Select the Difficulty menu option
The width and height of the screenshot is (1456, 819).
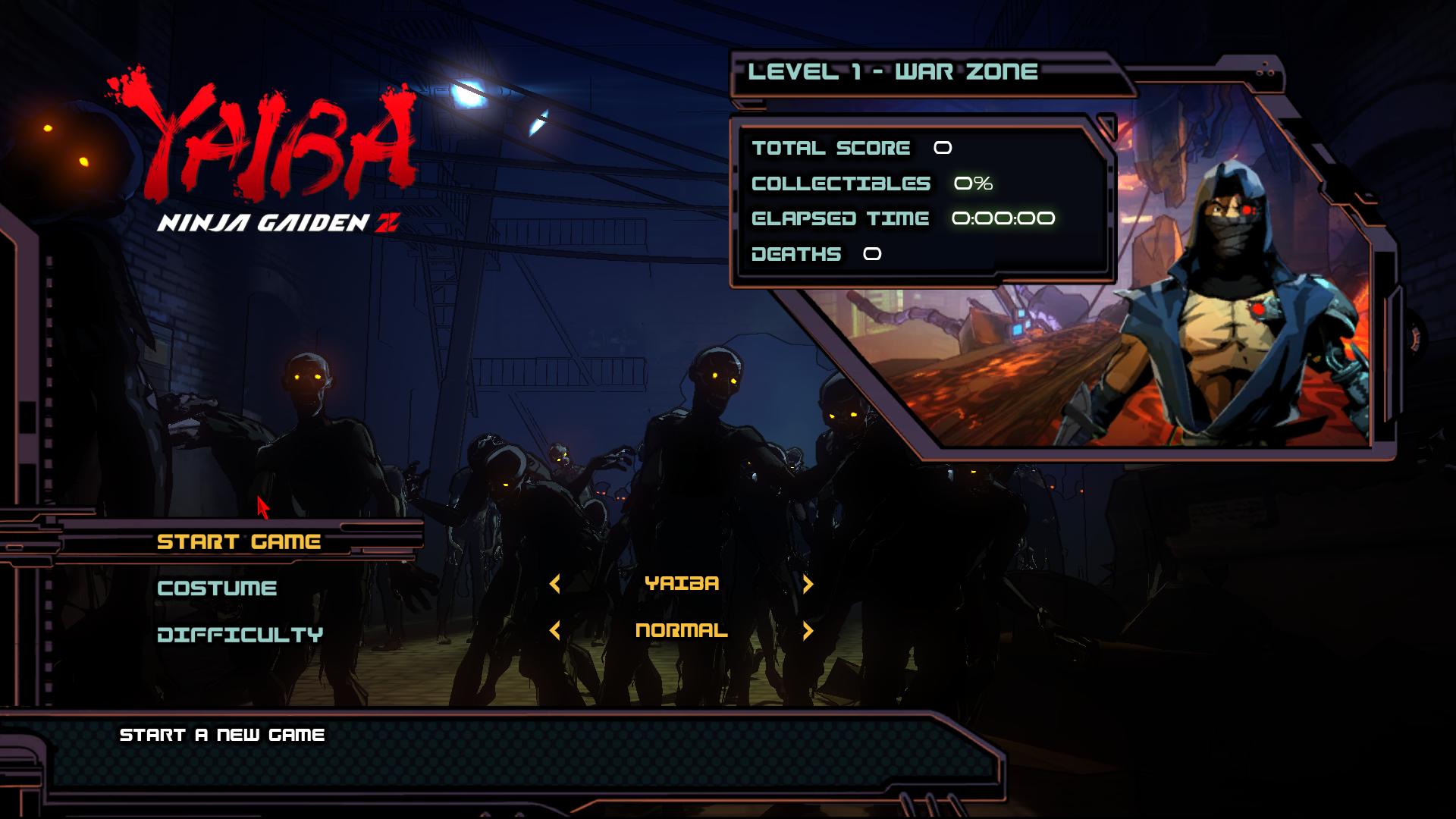(x=240, y=634)
